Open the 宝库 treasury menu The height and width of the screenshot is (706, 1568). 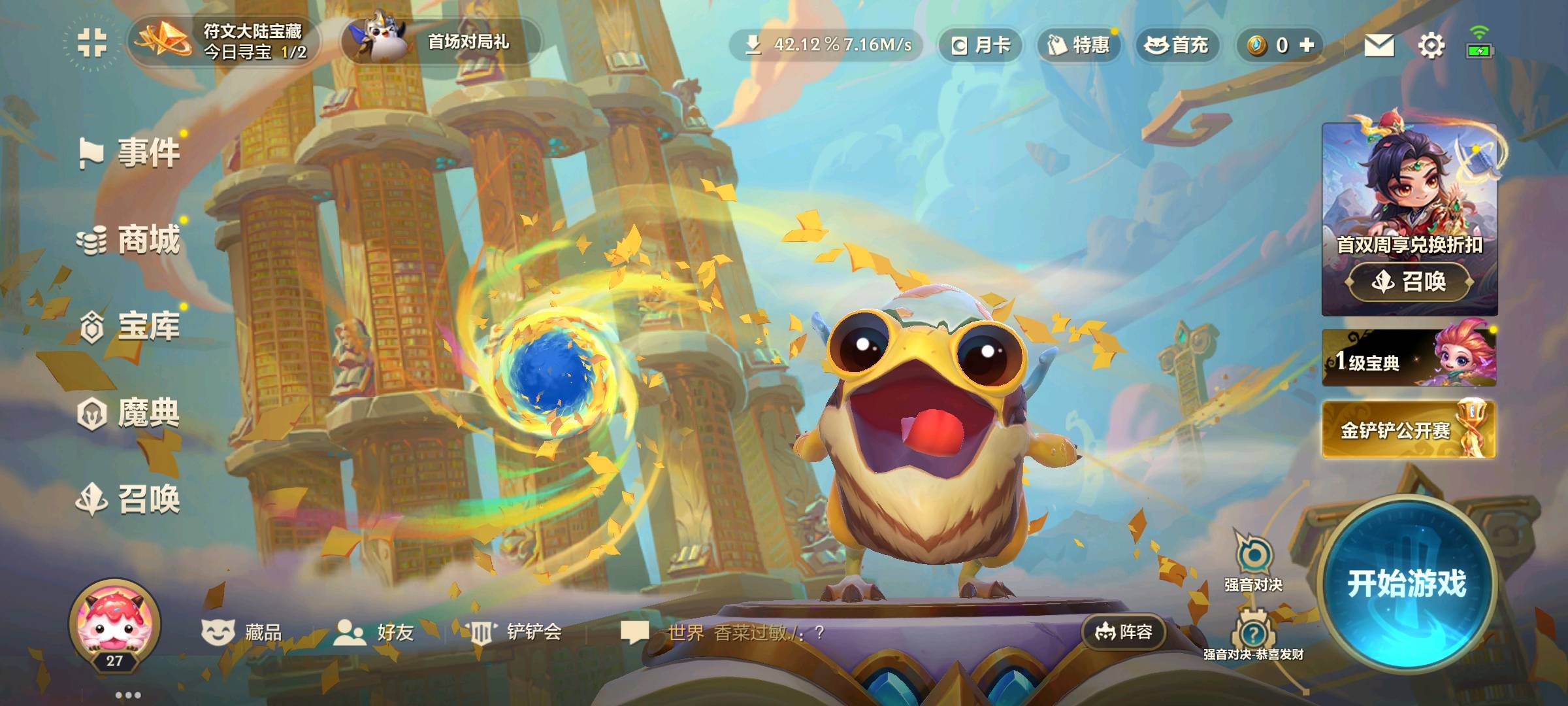(131, 326)
